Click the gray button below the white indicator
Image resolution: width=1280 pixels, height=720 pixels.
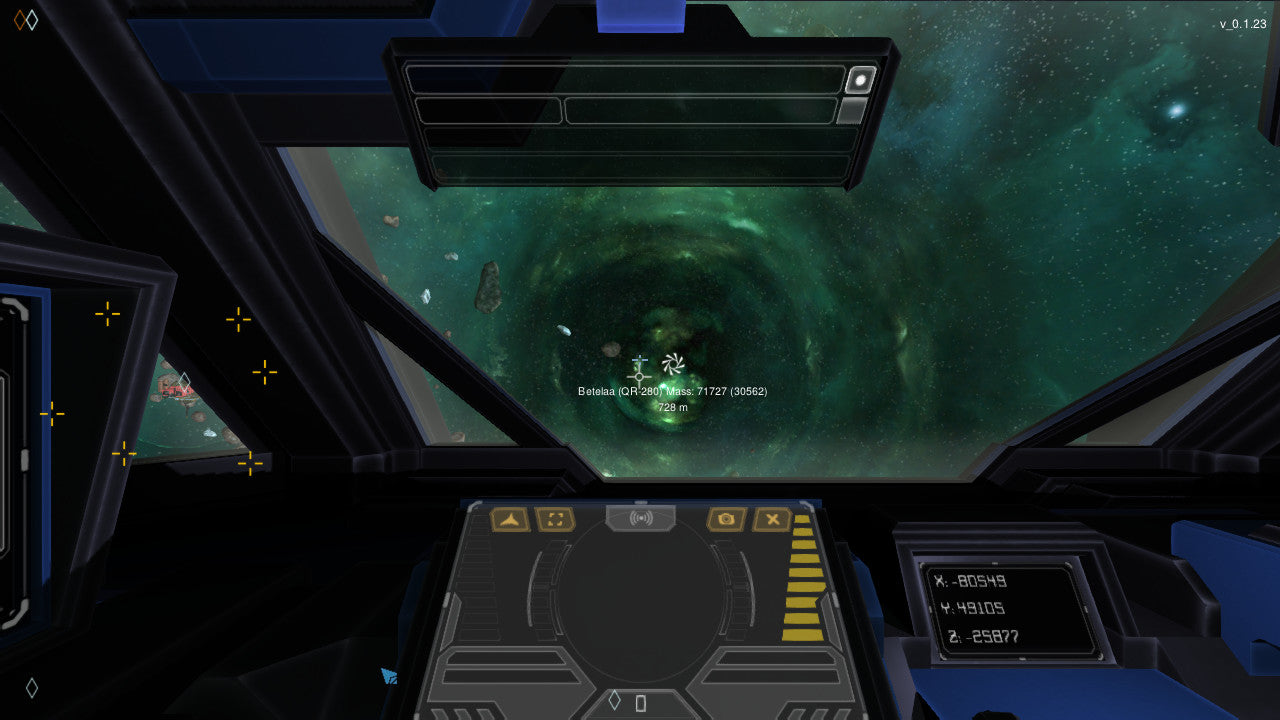[852, 106]
